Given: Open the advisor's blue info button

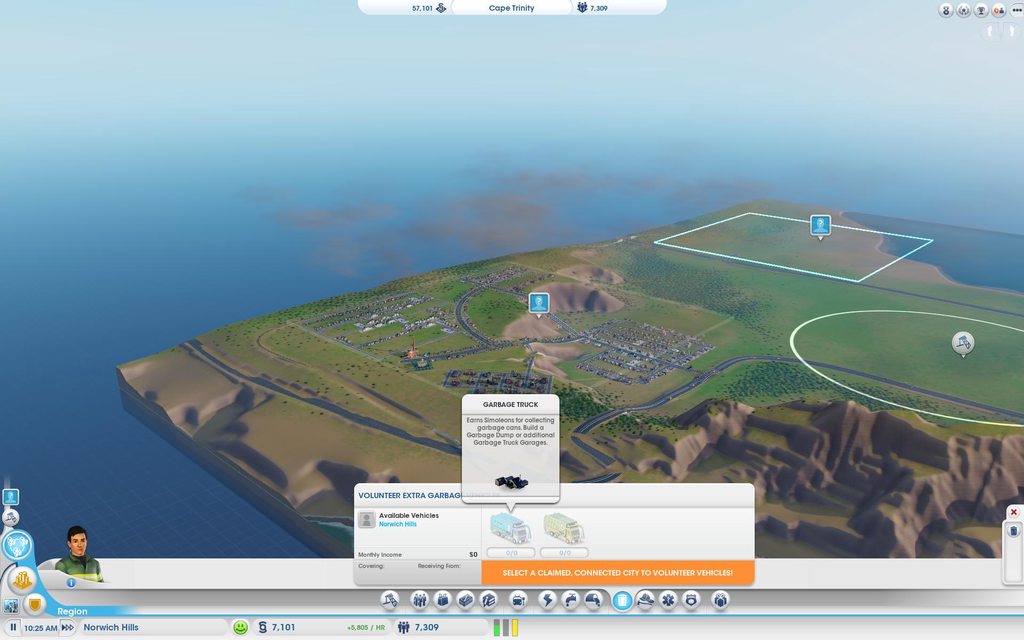Looking at the screenshot, I should (71, 582).
